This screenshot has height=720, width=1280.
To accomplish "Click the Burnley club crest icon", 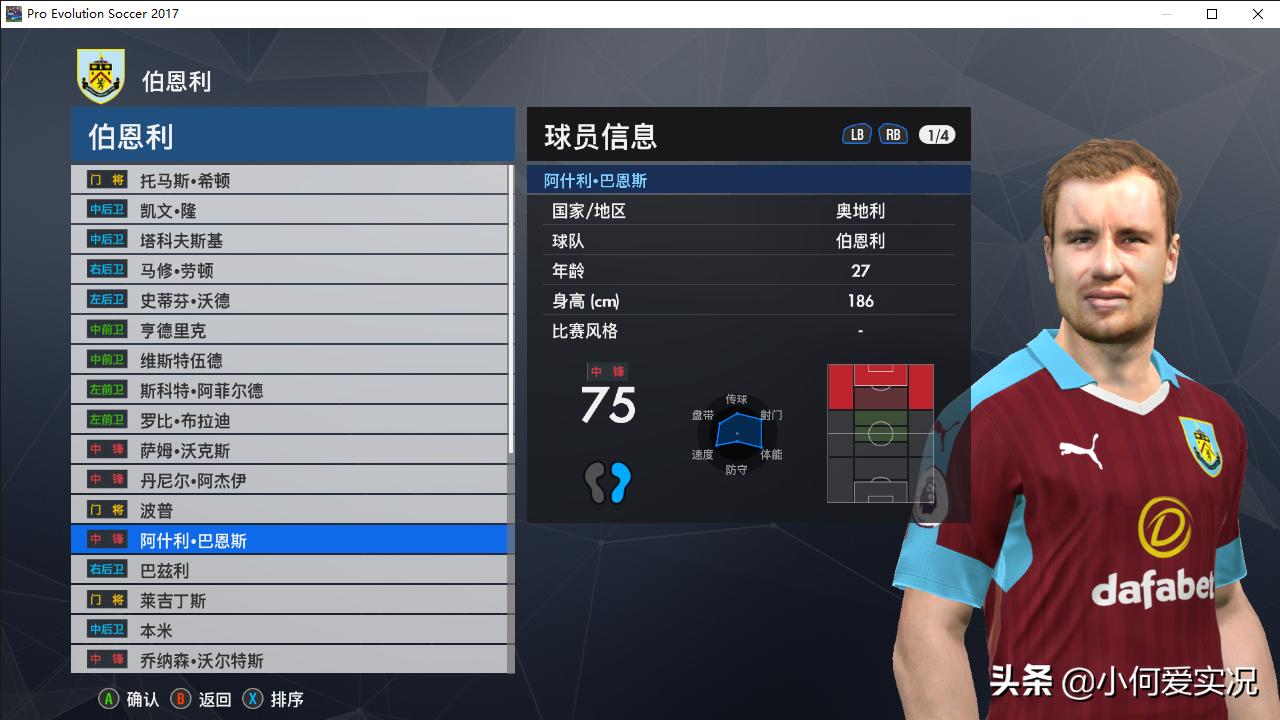I will tap(99, 76).
